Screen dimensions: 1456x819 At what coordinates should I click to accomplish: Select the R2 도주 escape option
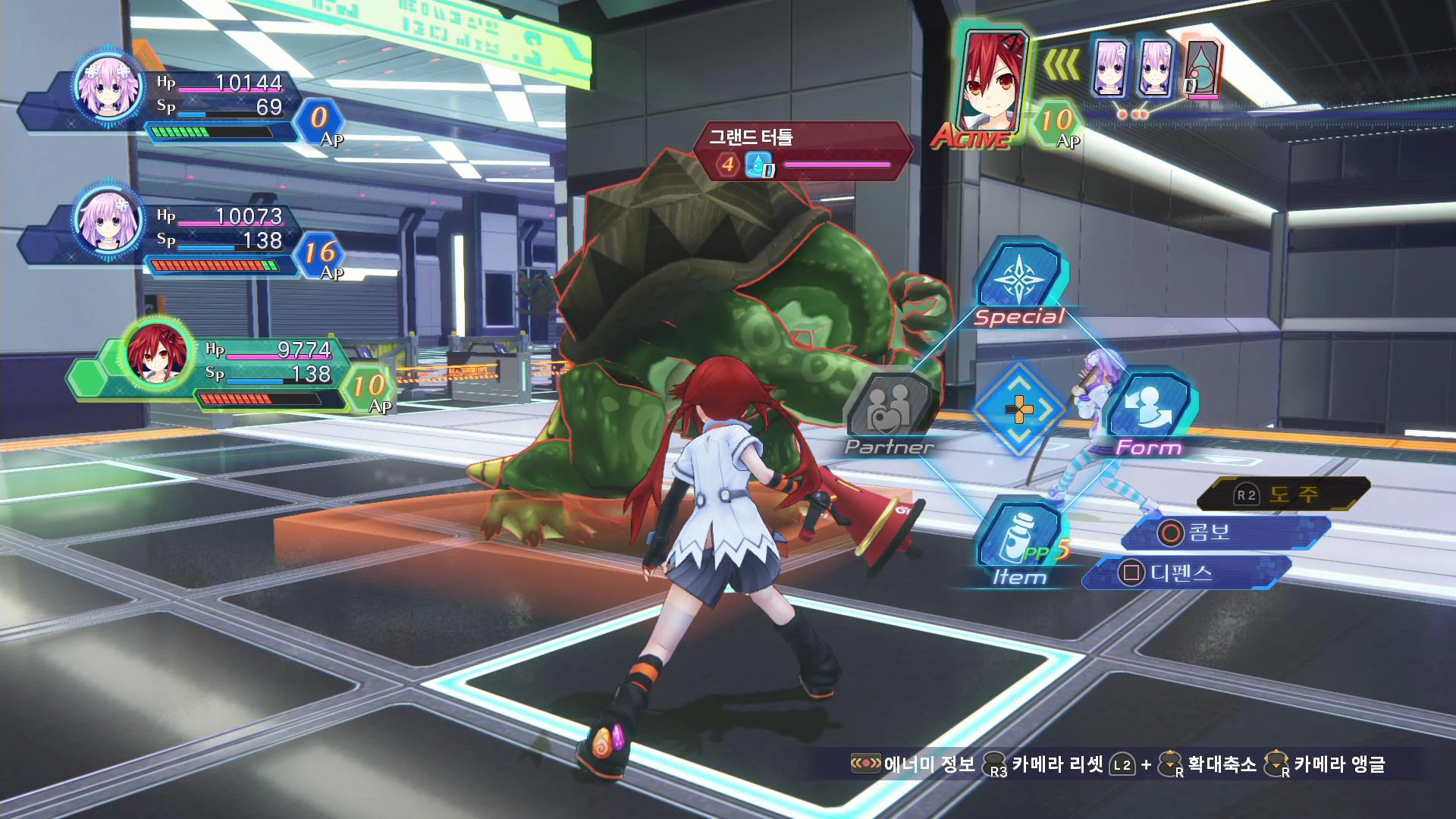click(x=1281, y=493)
